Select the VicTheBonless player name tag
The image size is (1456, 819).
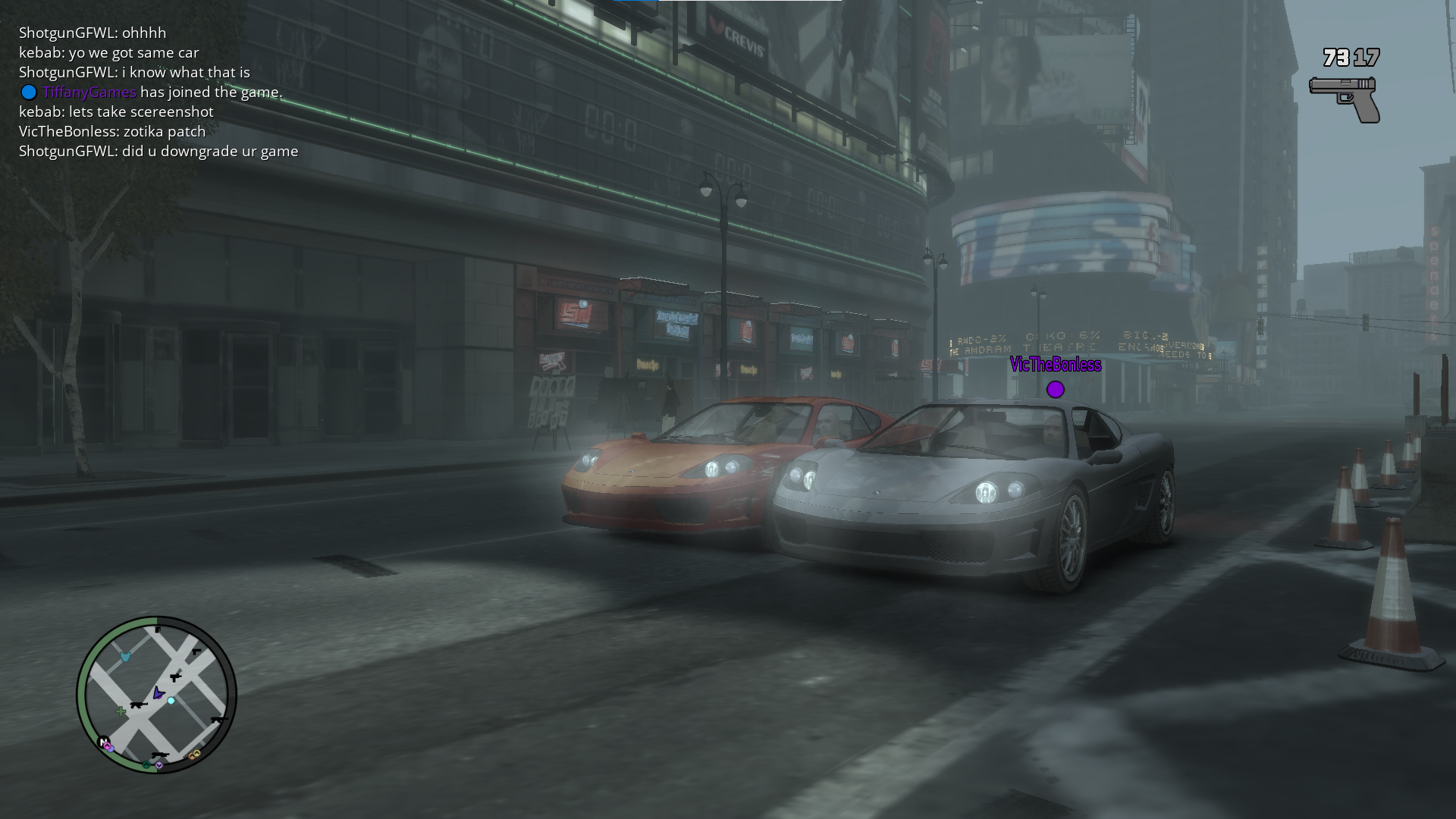pyautogui.click(x=1055, y=365)
